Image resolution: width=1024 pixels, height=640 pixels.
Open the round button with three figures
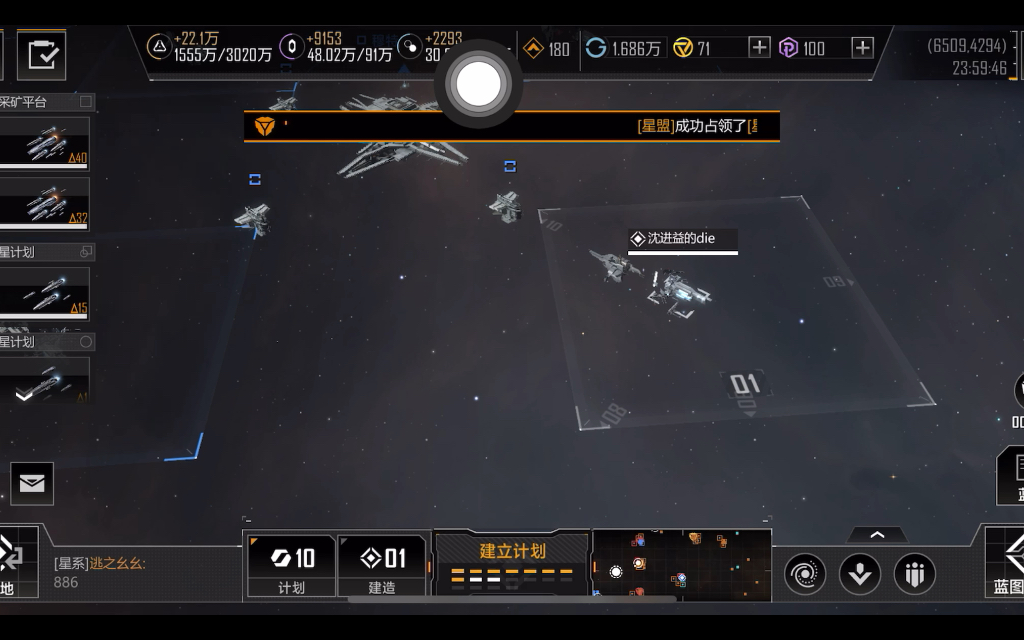pyautogui.click(x=914, y=574)
